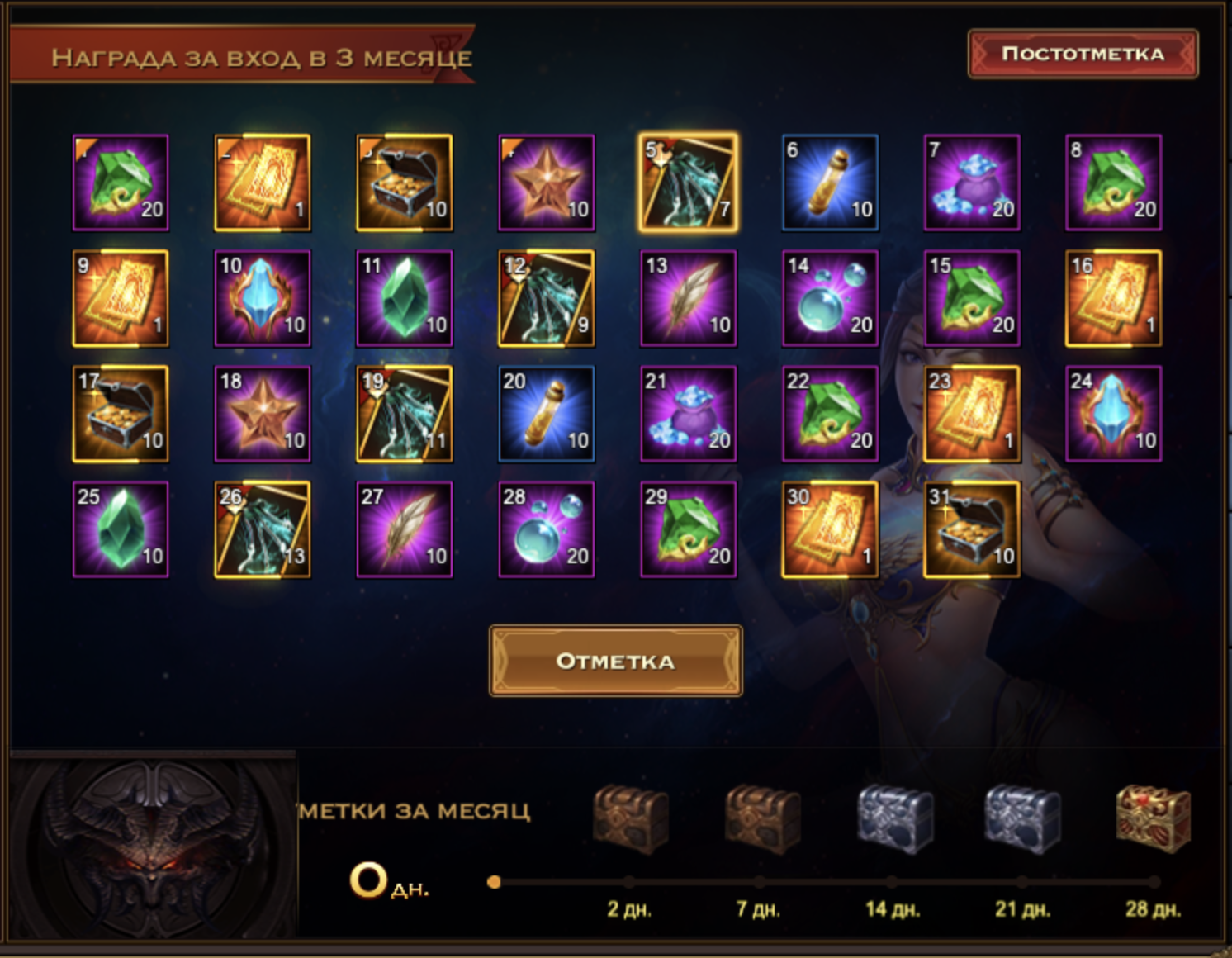
Task: Choose day 13 feather reward
Action: [688, 298]
